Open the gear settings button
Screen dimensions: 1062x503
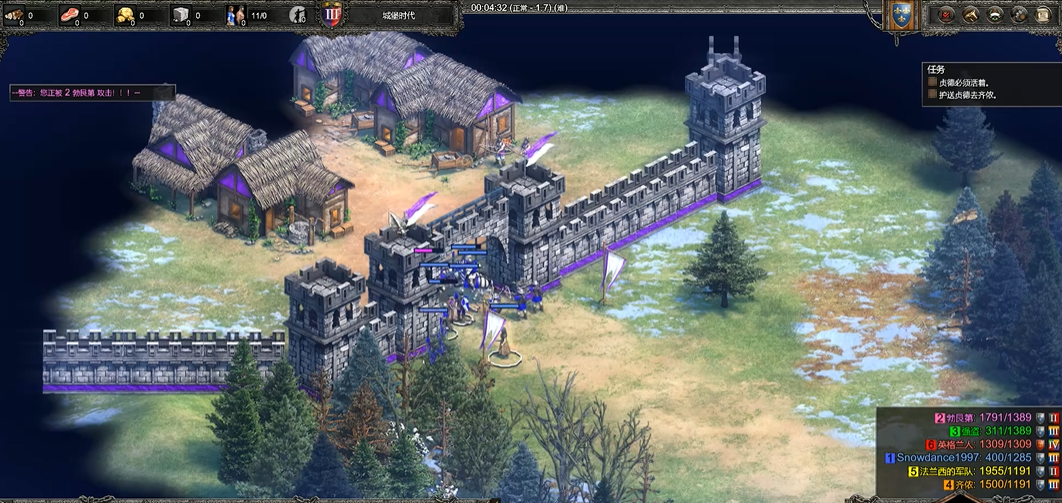click(1018, 15)
